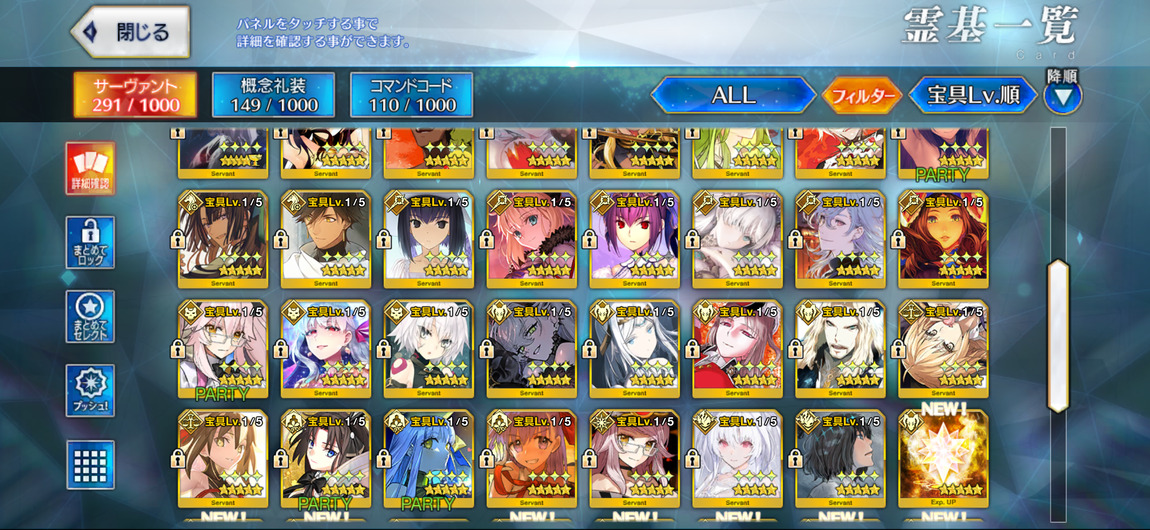
Task: Open the 概念礼装 tab
Action: pos(273,94)
